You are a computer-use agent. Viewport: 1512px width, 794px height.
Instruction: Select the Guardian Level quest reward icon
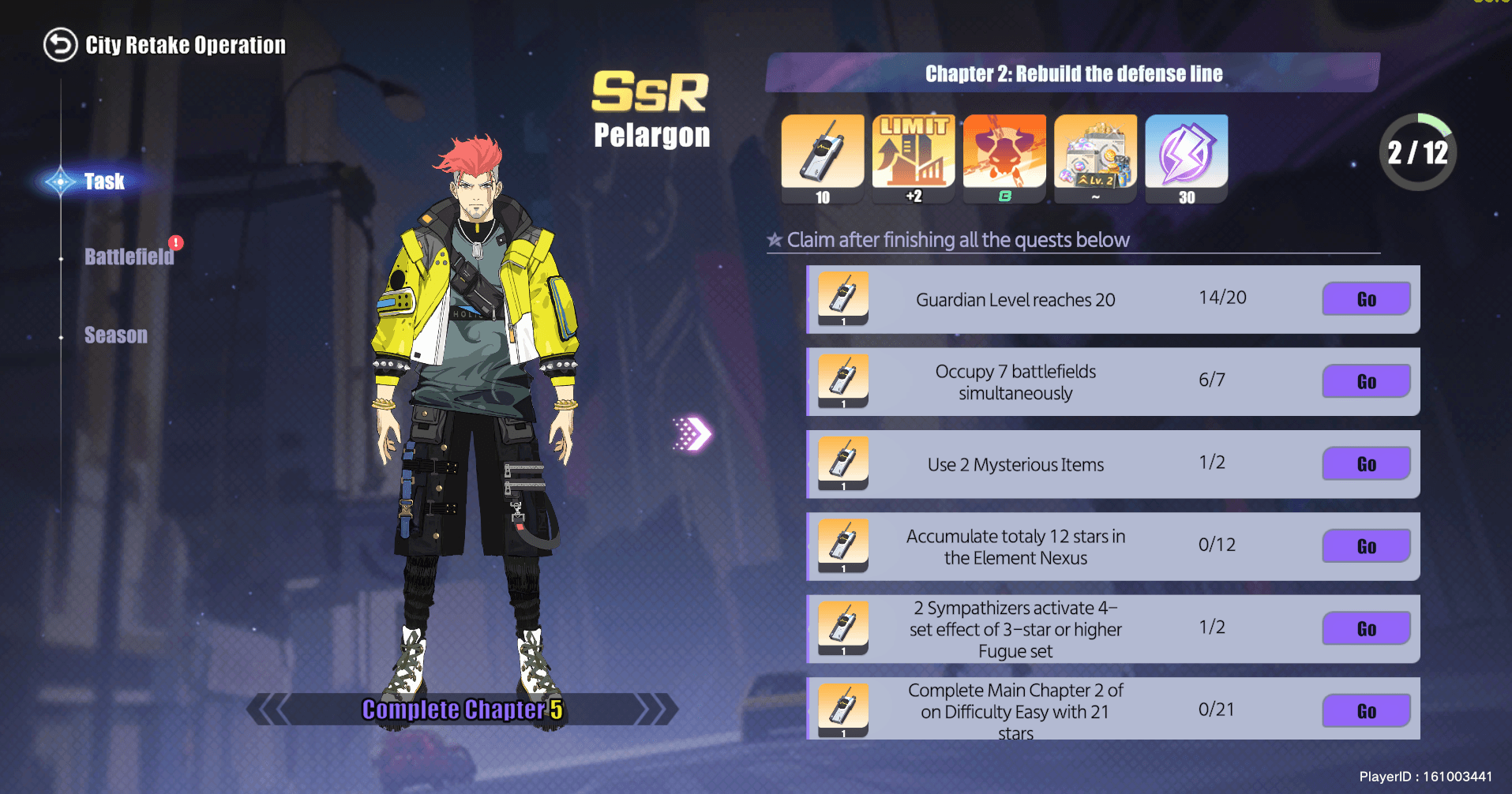(843, 298)
